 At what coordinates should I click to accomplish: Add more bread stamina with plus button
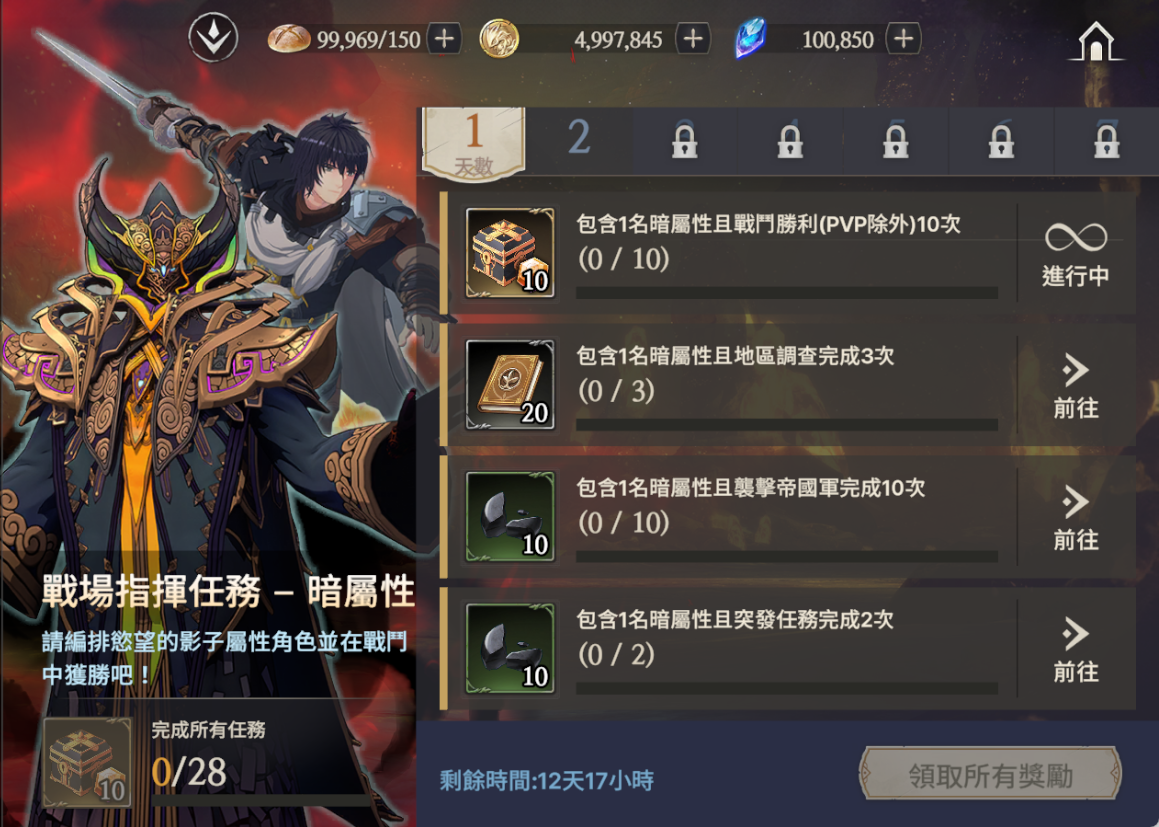[x=444, y=40]
